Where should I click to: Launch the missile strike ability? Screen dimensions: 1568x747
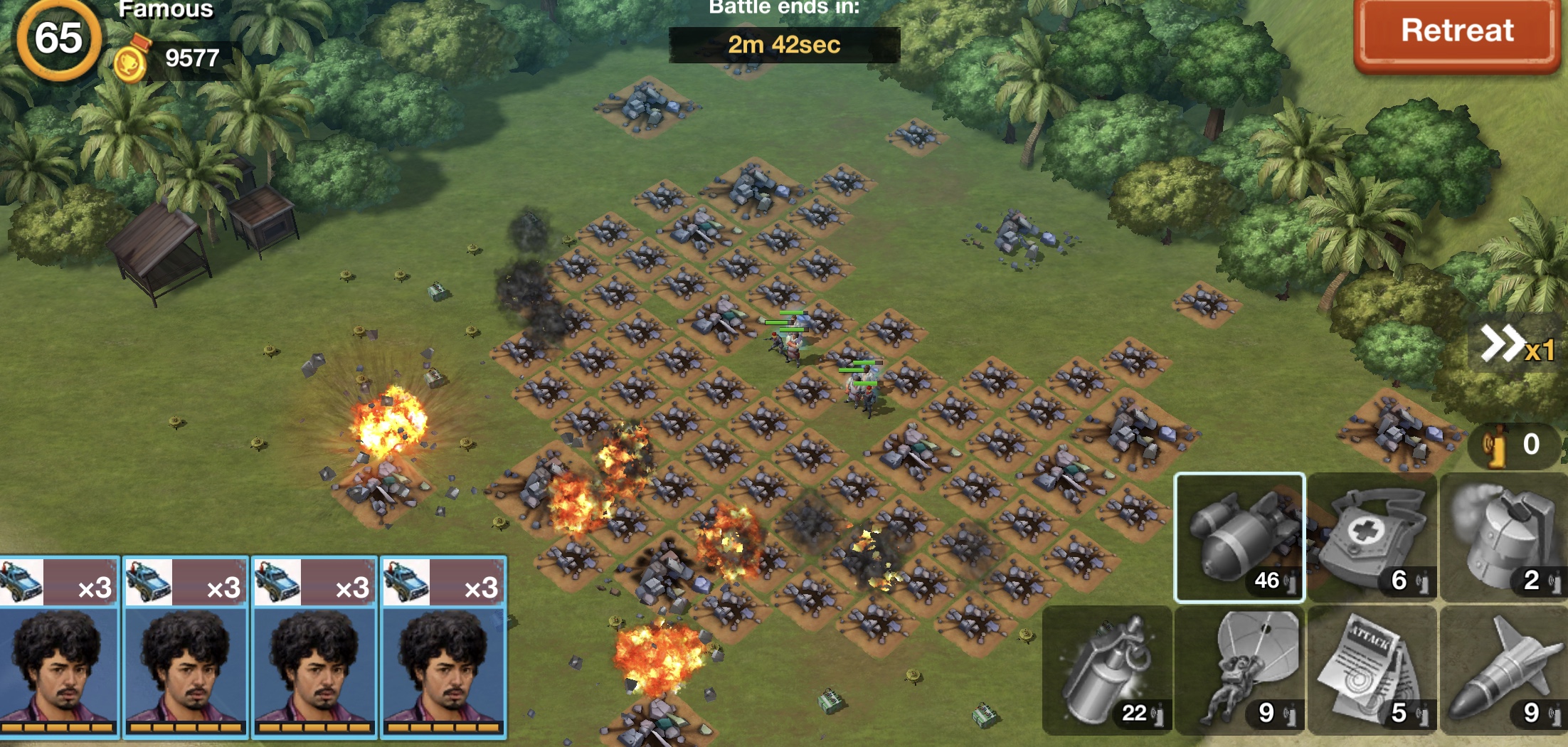[x=1504, y=670]
